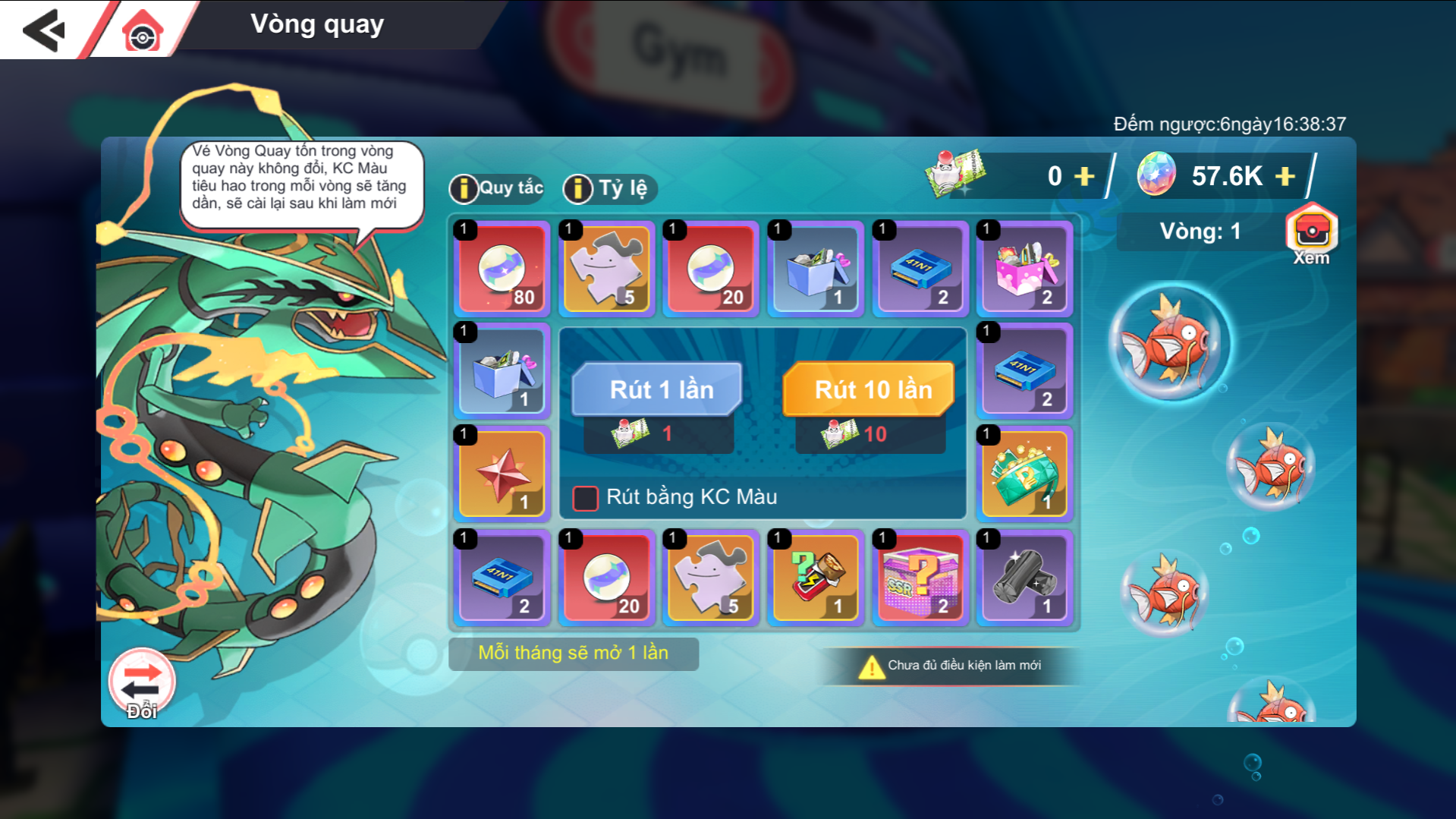Image resolution: width=1456 pixels, height=819 pixels.
Task: Click Rút 10 lần draw button
Action: [869, 389]
